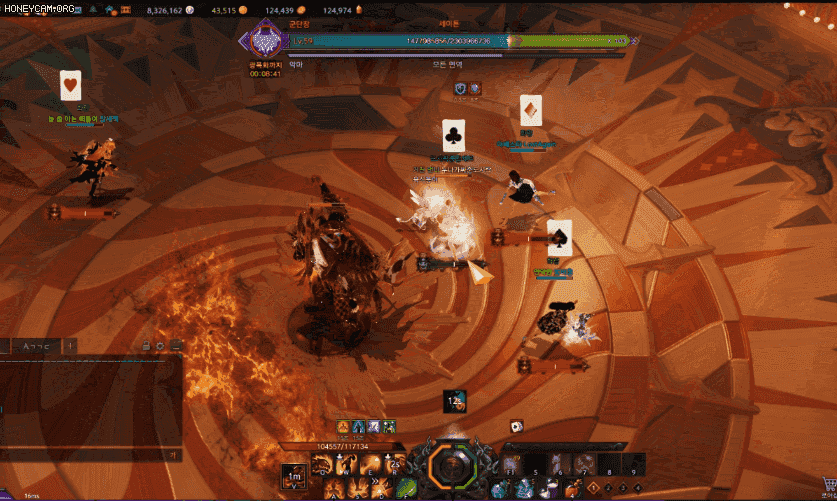This screenshot has width=837, height=501.
Task: Switch to quick slot preset 1 diamond
Action: coord(593,487)
